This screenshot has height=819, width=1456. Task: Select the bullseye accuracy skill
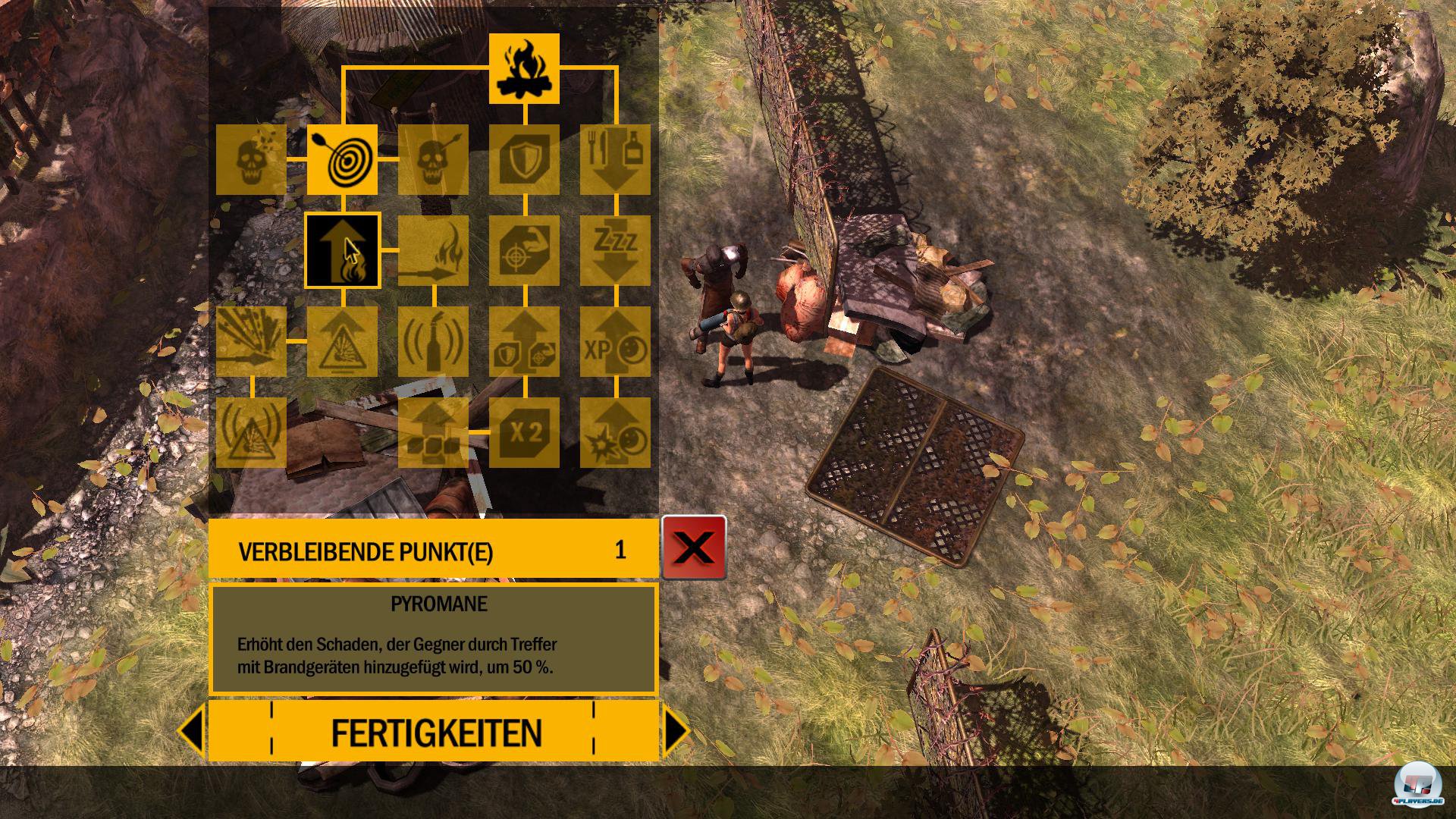point(343,159)
